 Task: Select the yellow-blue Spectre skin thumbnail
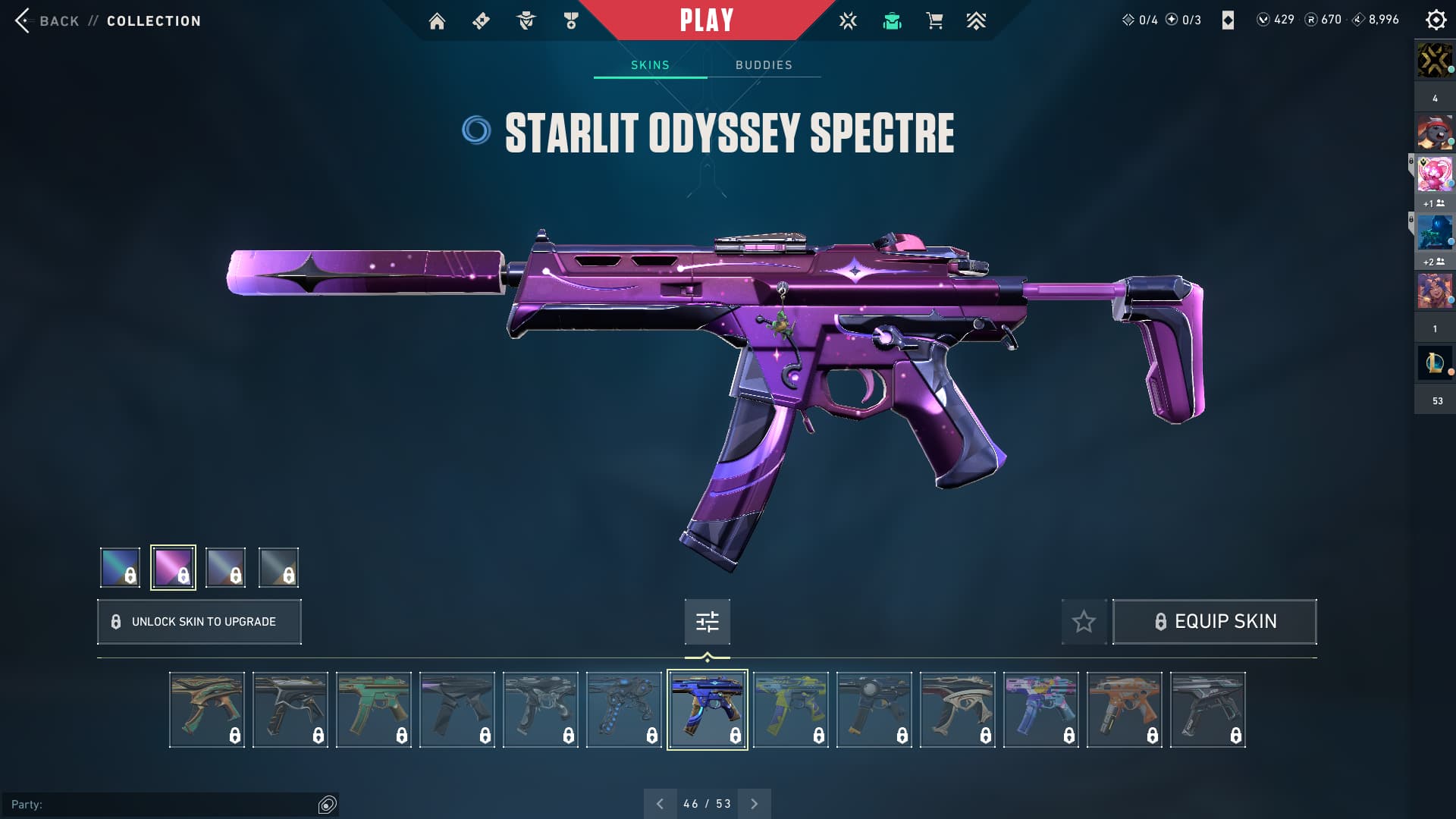790,710
